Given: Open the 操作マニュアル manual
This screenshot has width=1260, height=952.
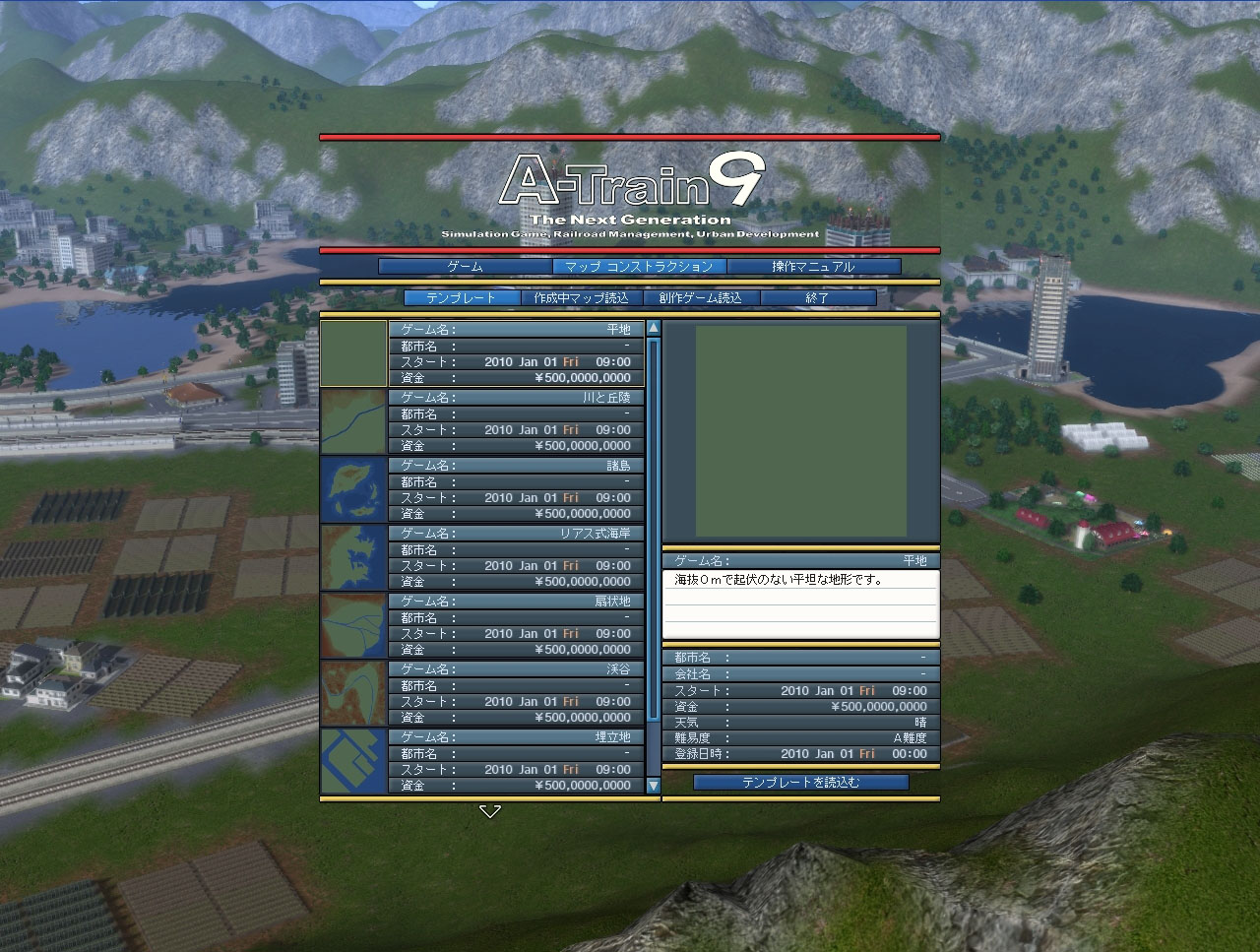Looking at the screenshot, I should (813, 267).
